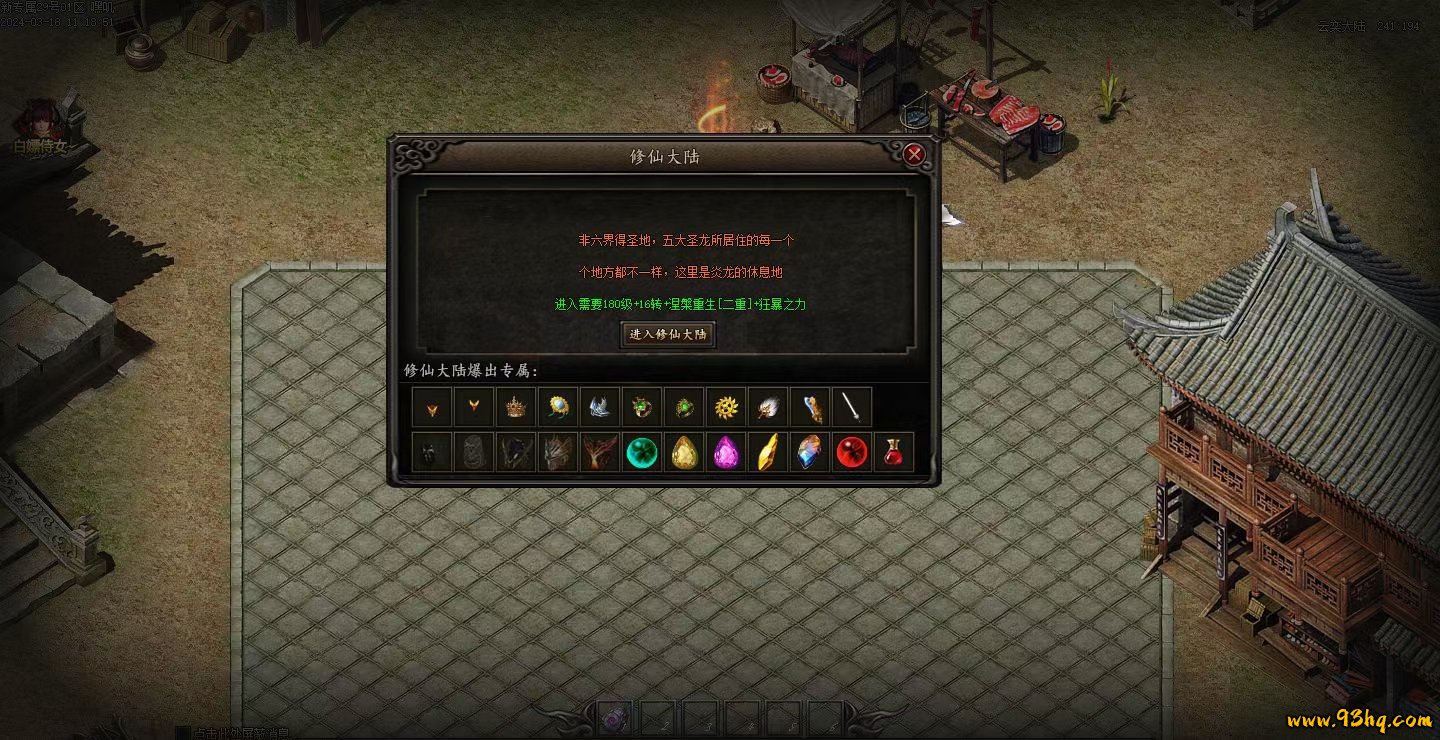
Task: Select the elongated gold crystal shard
Action: pos(768,452)
